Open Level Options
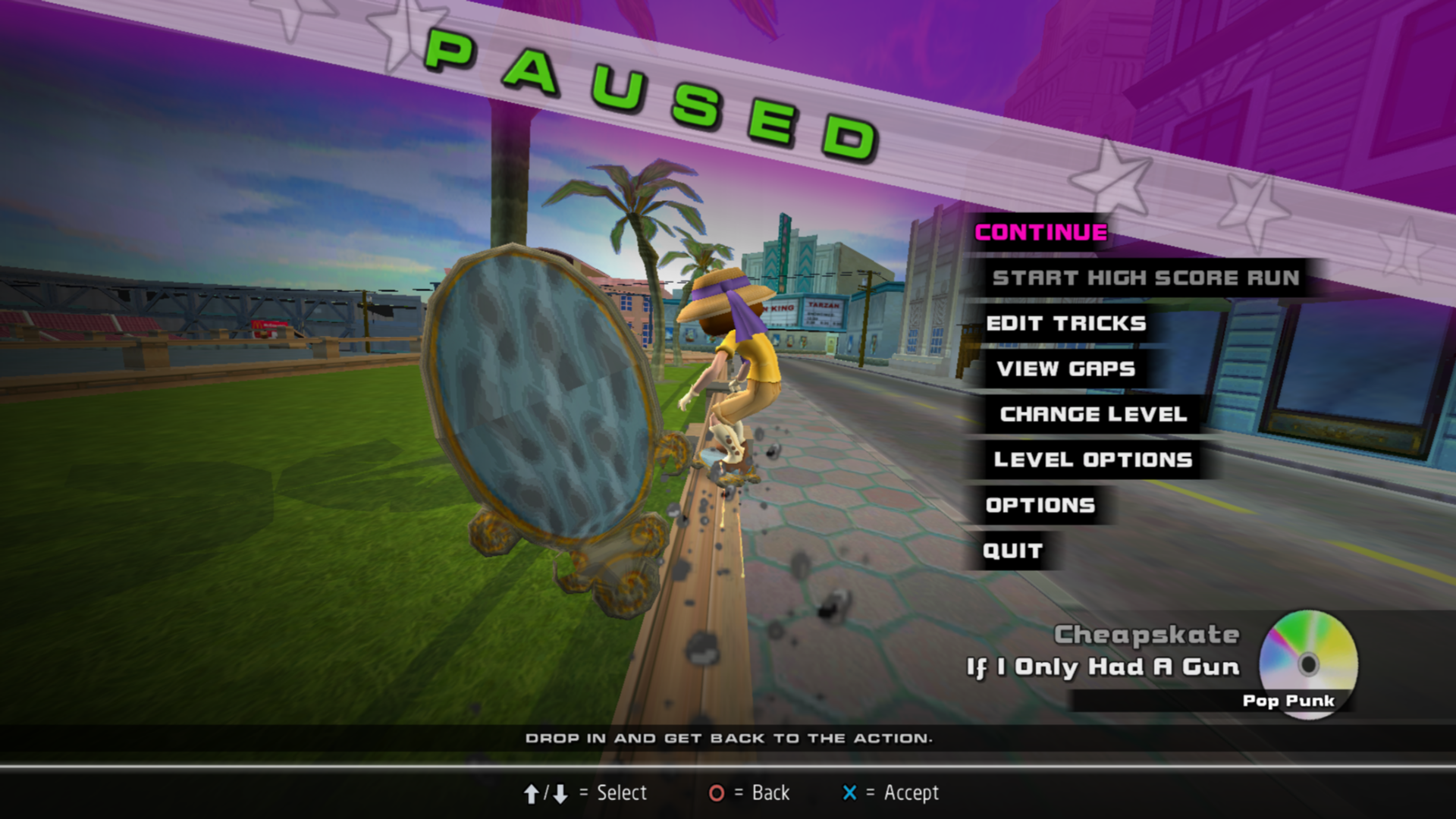This screenshot has width=1456, height=819. [1093, 460]
